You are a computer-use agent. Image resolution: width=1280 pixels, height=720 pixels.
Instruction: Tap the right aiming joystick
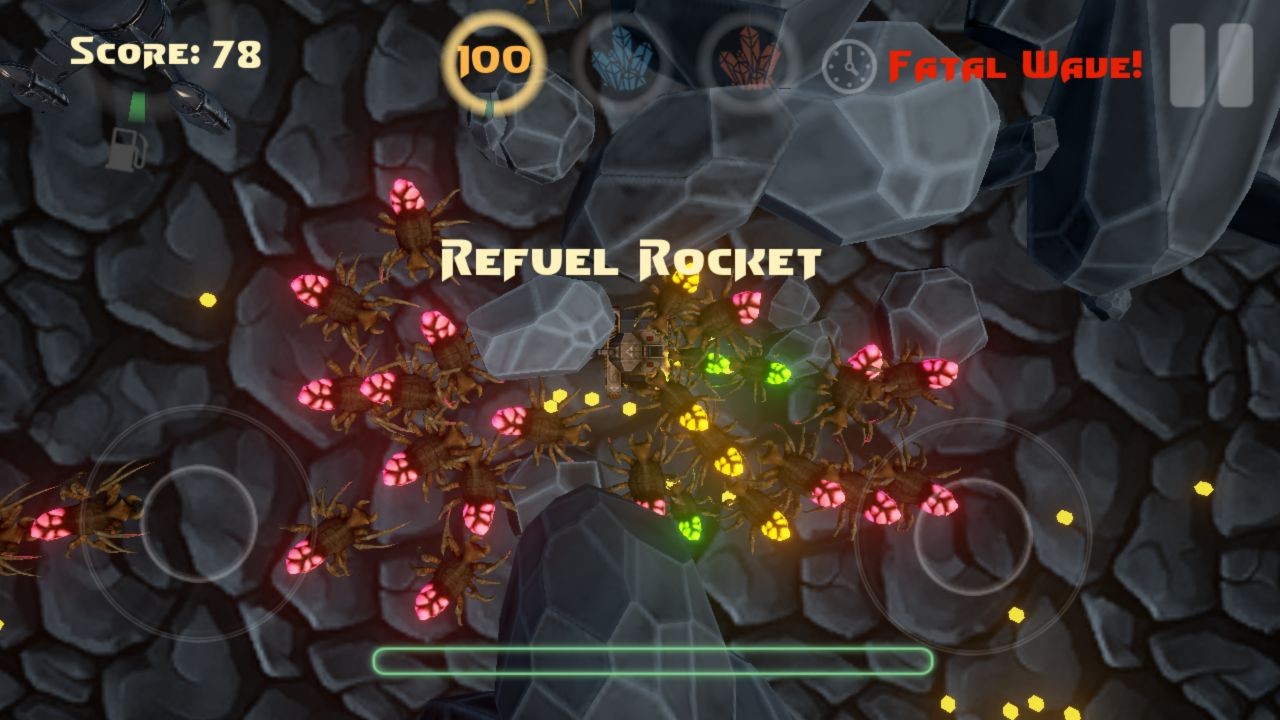click(972, 537)
